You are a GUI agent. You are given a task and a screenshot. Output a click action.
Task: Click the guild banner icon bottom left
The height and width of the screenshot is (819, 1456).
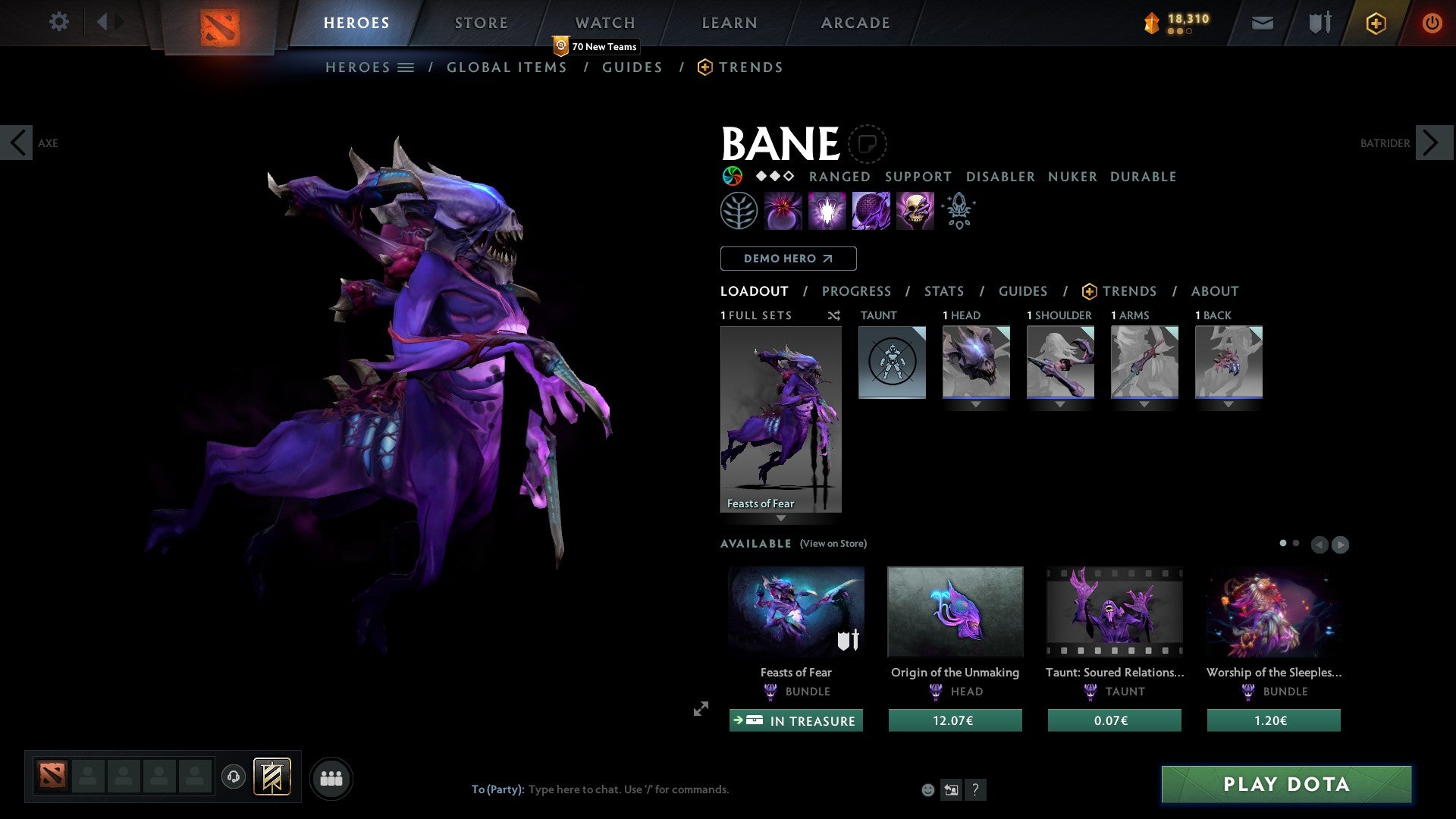(272, 778)
